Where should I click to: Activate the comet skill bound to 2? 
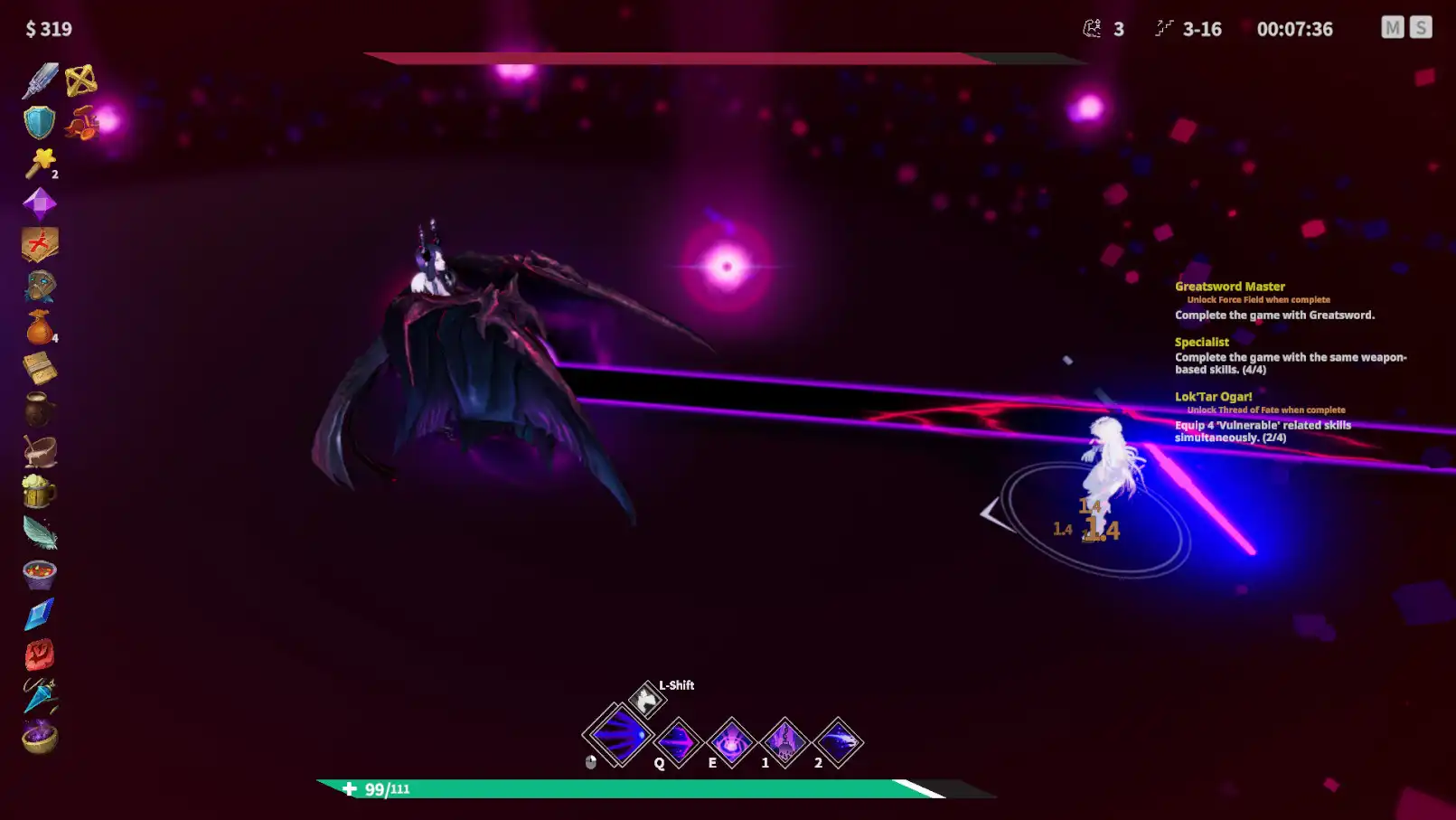pos(838,742)
